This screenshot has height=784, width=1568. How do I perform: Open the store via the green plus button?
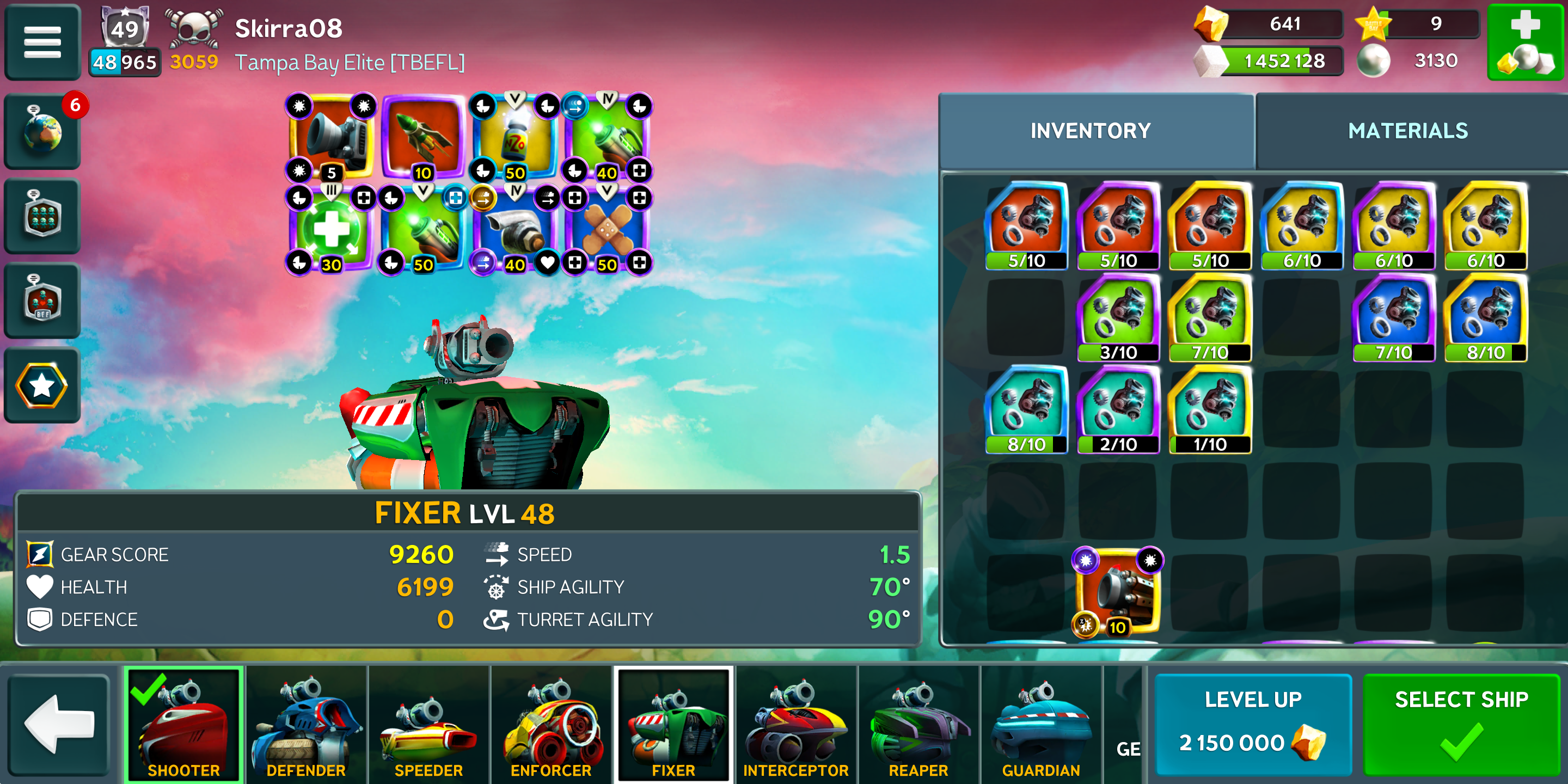coord(1525,42)
